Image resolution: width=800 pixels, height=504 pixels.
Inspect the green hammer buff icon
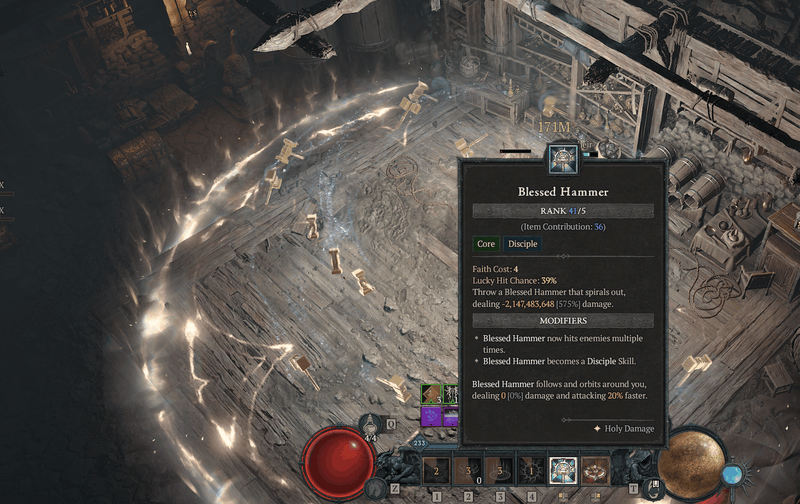click(x=431, y=393)
